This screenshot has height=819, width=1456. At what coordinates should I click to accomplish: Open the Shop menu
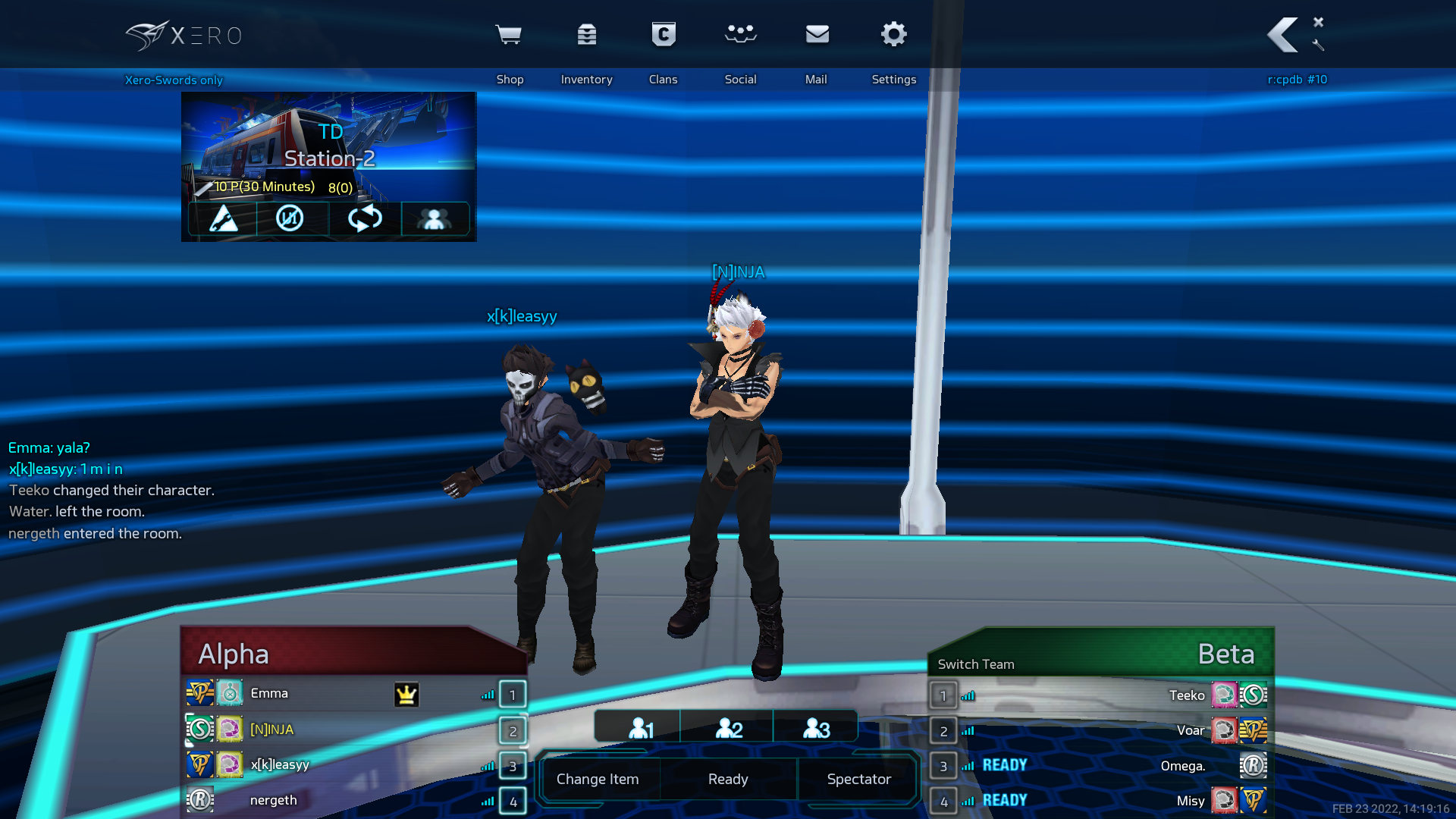click(508, 36)
